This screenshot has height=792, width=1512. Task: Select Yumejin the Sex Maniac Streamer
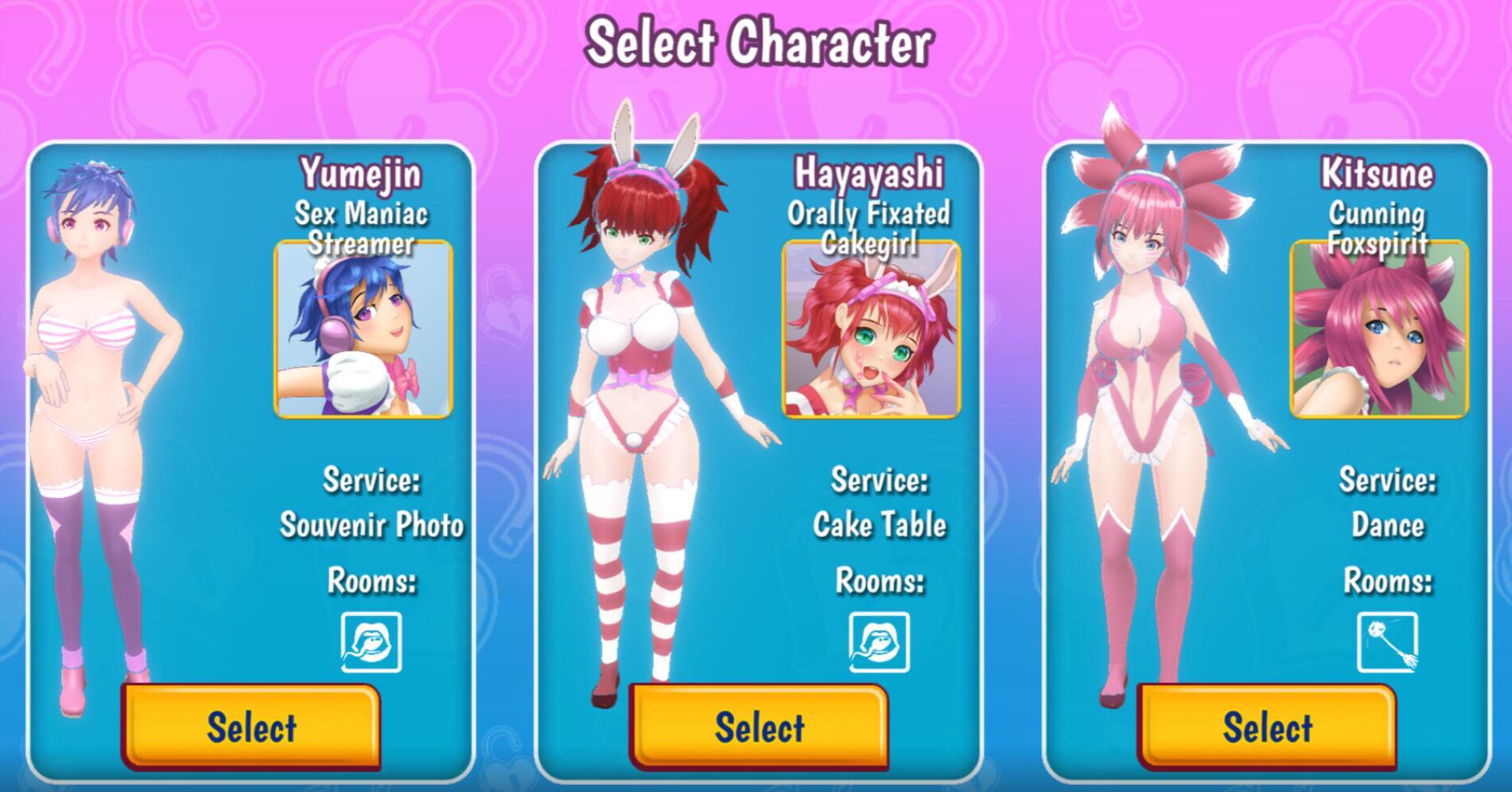(251, 727)
